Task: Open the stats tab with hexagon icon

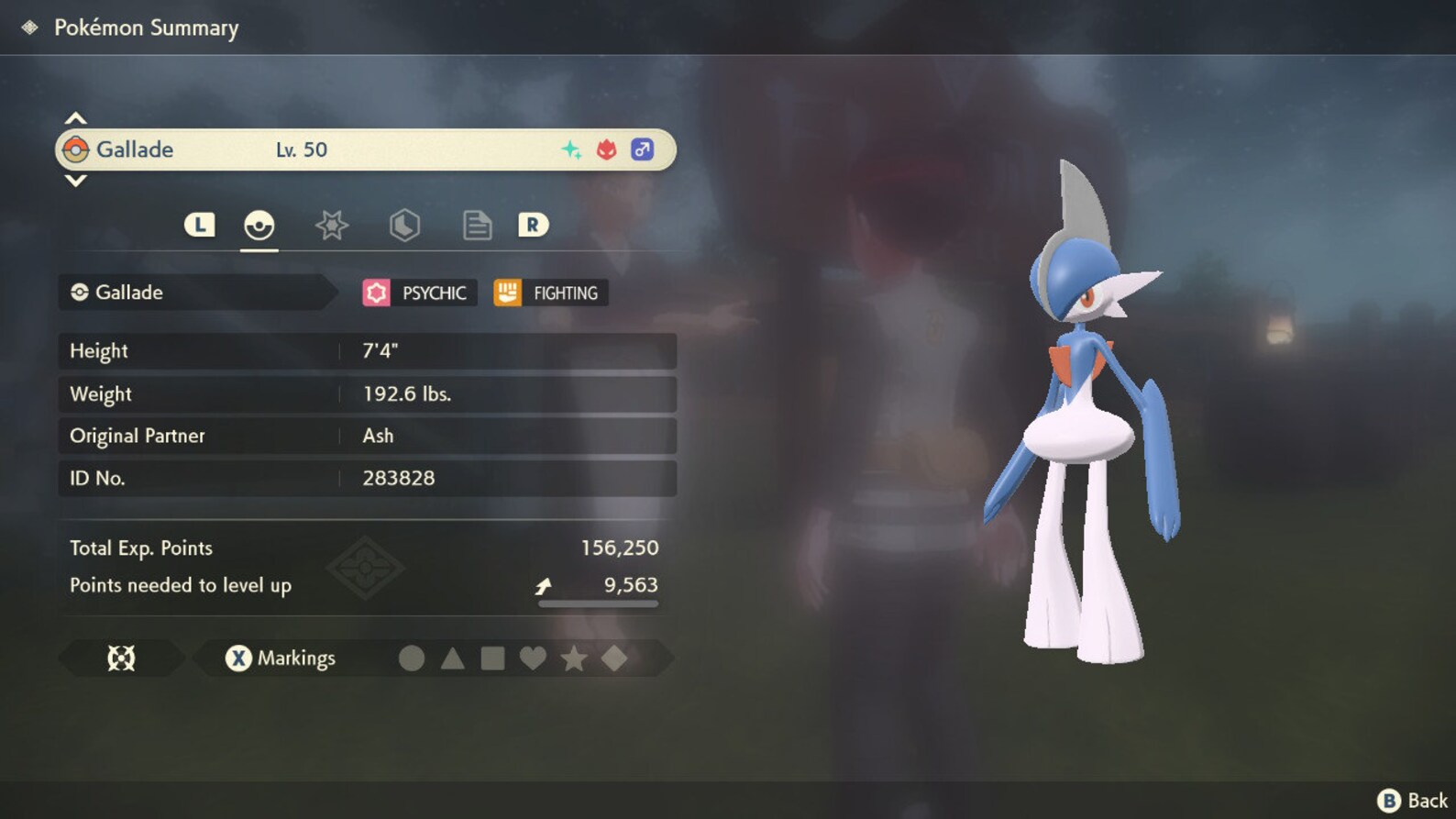Action: point(403,225)
